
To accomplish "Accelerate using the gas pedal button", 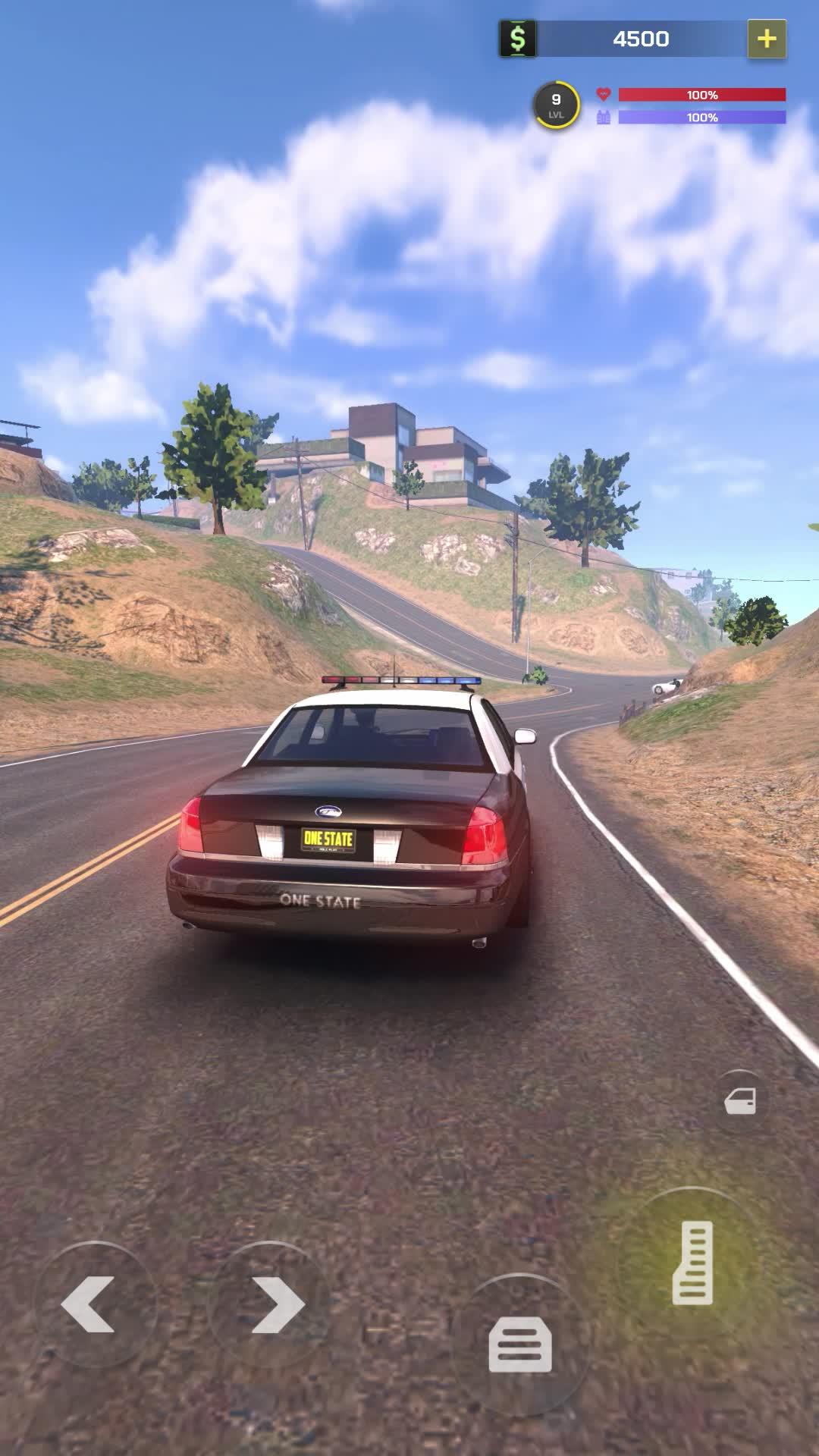I will point(692,1262).
